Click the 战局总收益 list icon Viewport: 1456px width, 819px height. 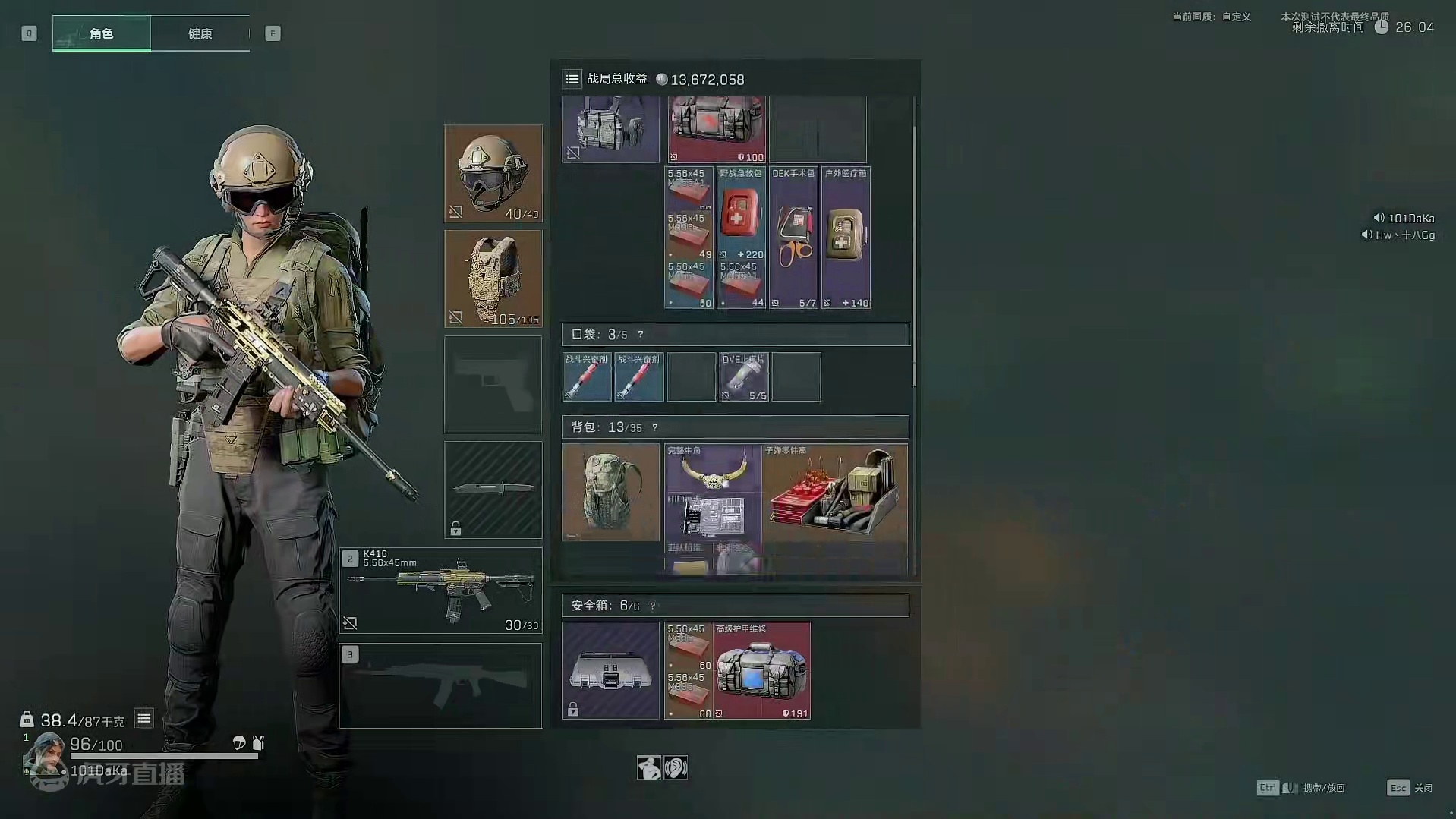click(x=572, y=79)
